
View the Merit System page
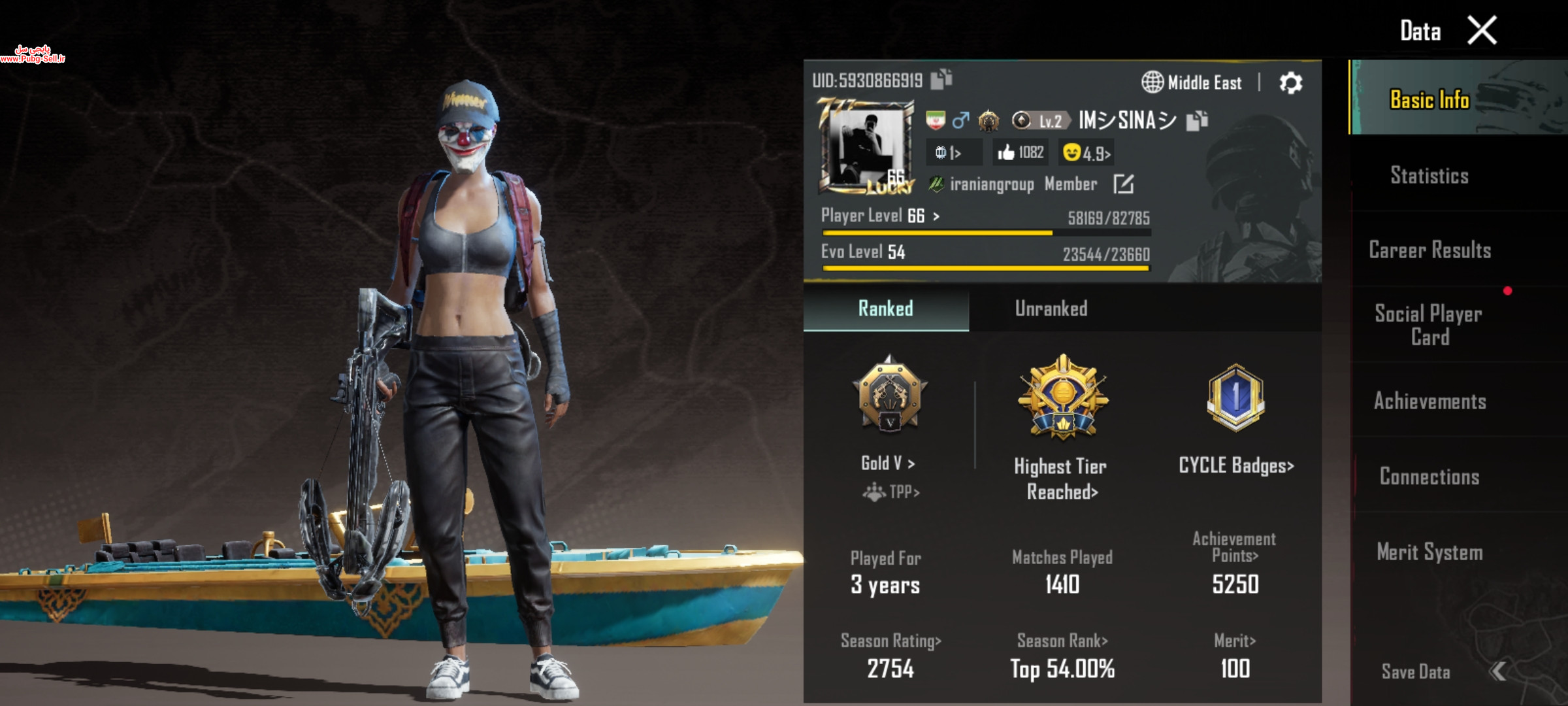click(x=1429, y=552)
